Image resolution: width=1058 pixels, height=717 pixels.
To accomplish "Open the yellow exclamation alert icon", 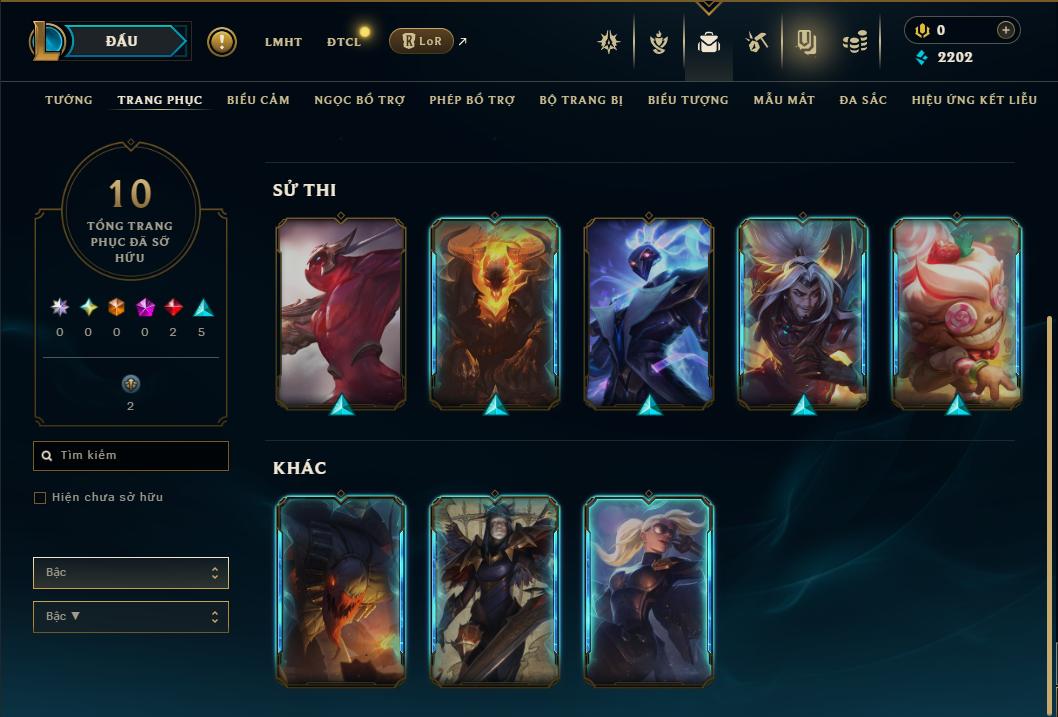I will click(x=222, y=42).
